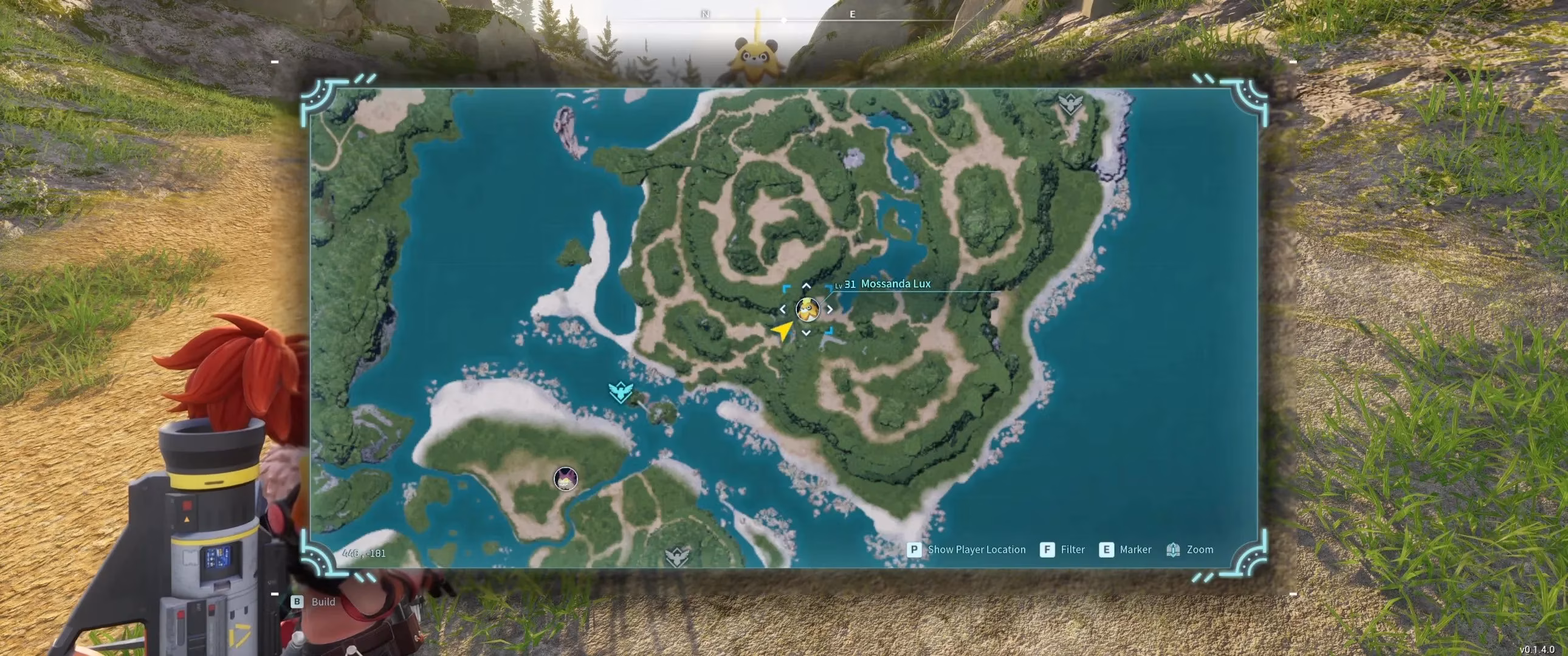This screenshot has width=1568, height=656.
Task: Select the grey eagle statue on the northeast coast
Action: pyautogui.click(x=1070, y=103)
